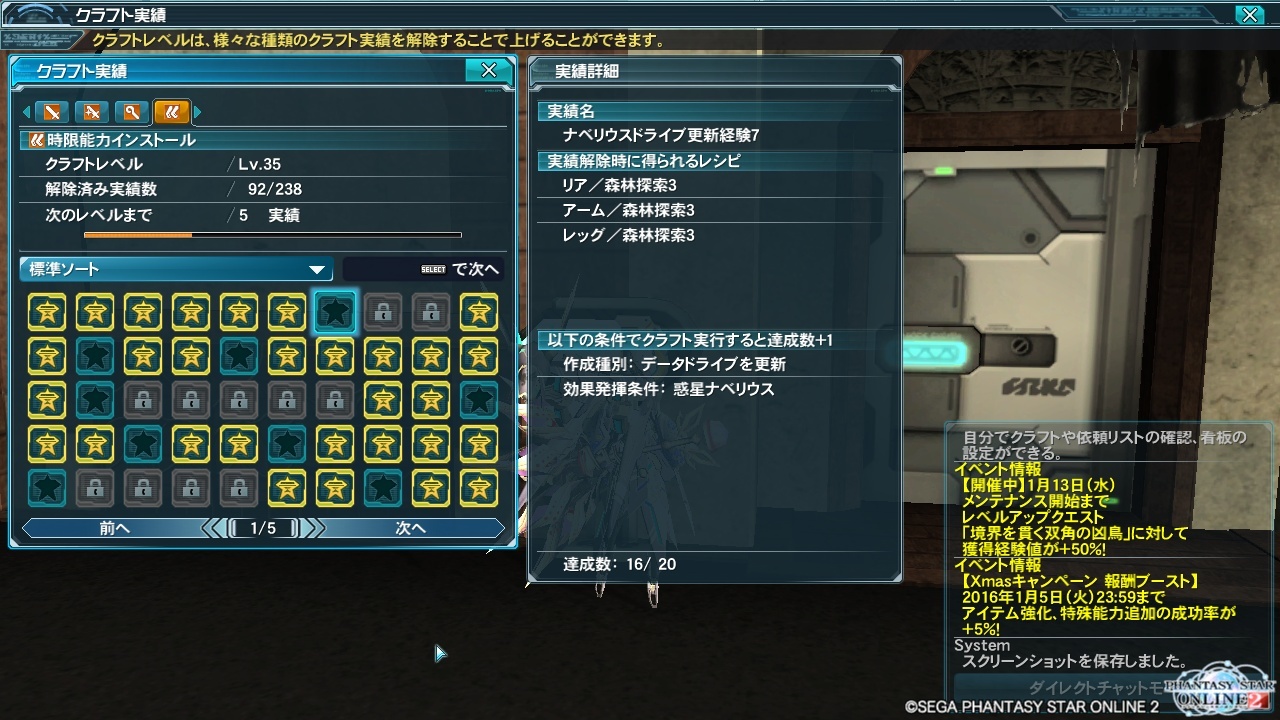Open the 標準ソート sort dropdown

(x=175, y=268)
